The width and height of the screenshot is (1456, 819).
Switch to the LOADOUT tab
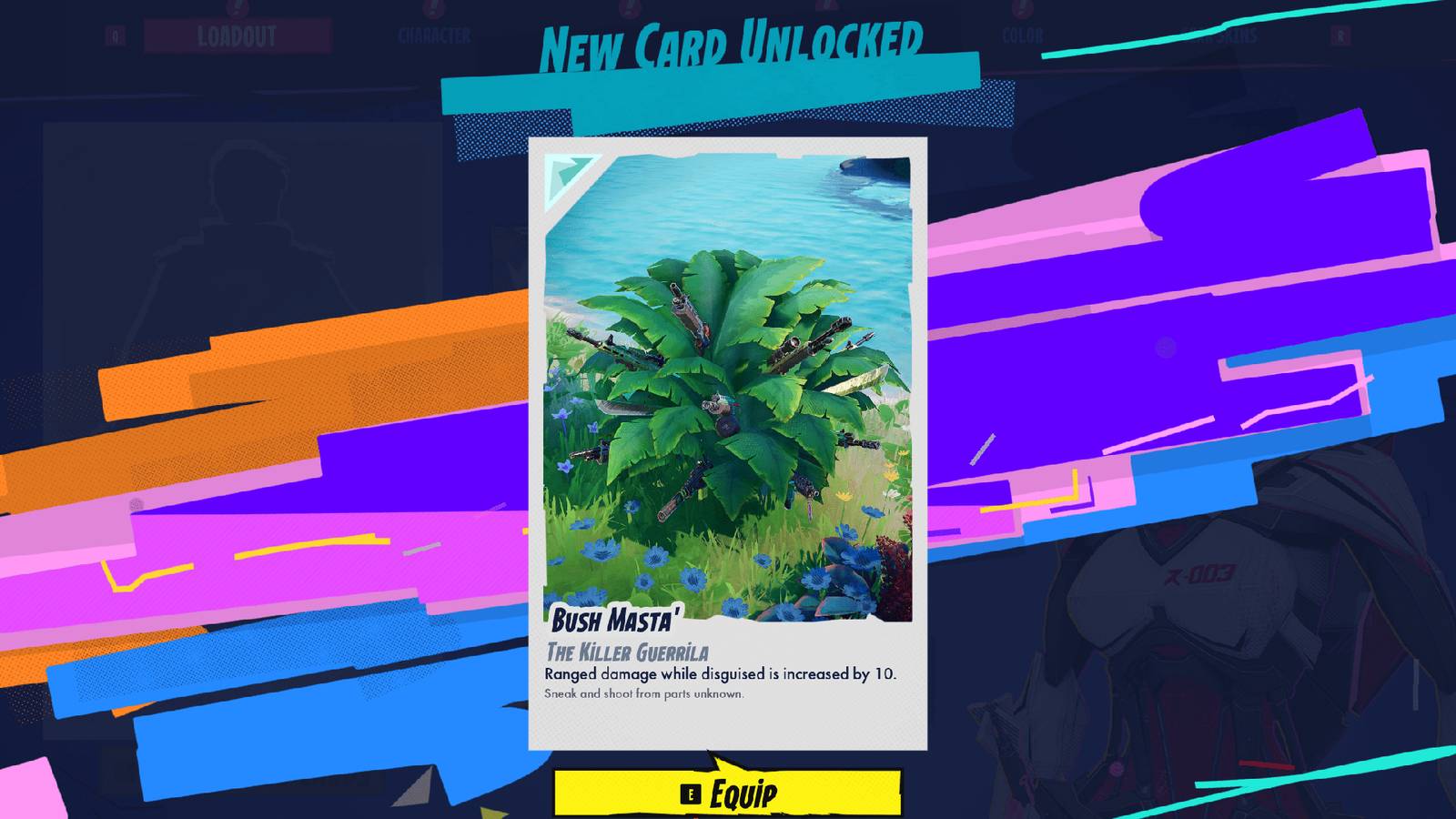click(x=237, y=36)
